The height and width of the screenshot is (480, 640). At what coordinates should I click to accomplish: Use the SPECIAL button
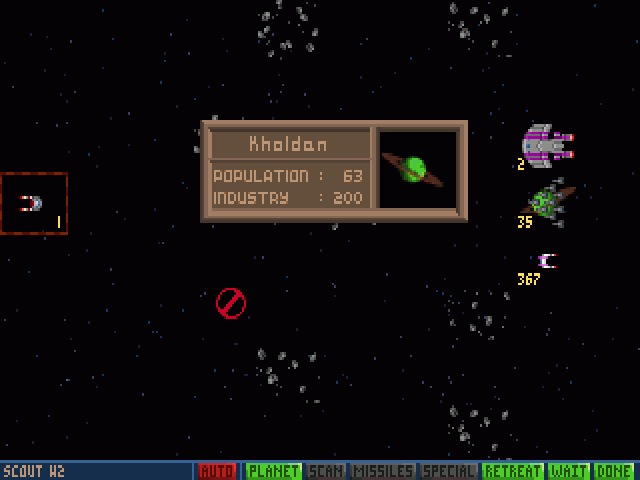click(447, 471)
